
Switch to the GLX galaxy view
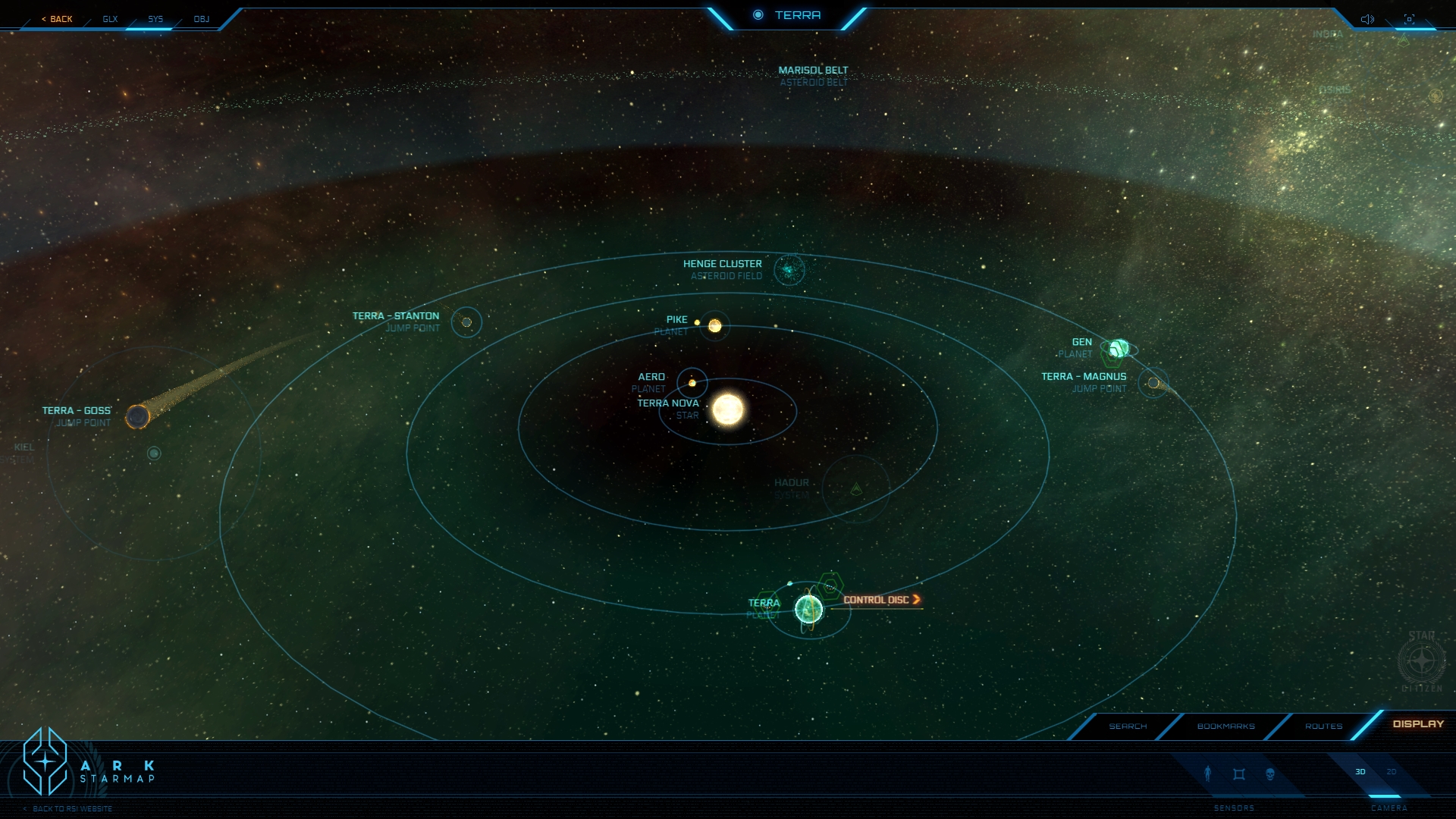tap(110, 19)
